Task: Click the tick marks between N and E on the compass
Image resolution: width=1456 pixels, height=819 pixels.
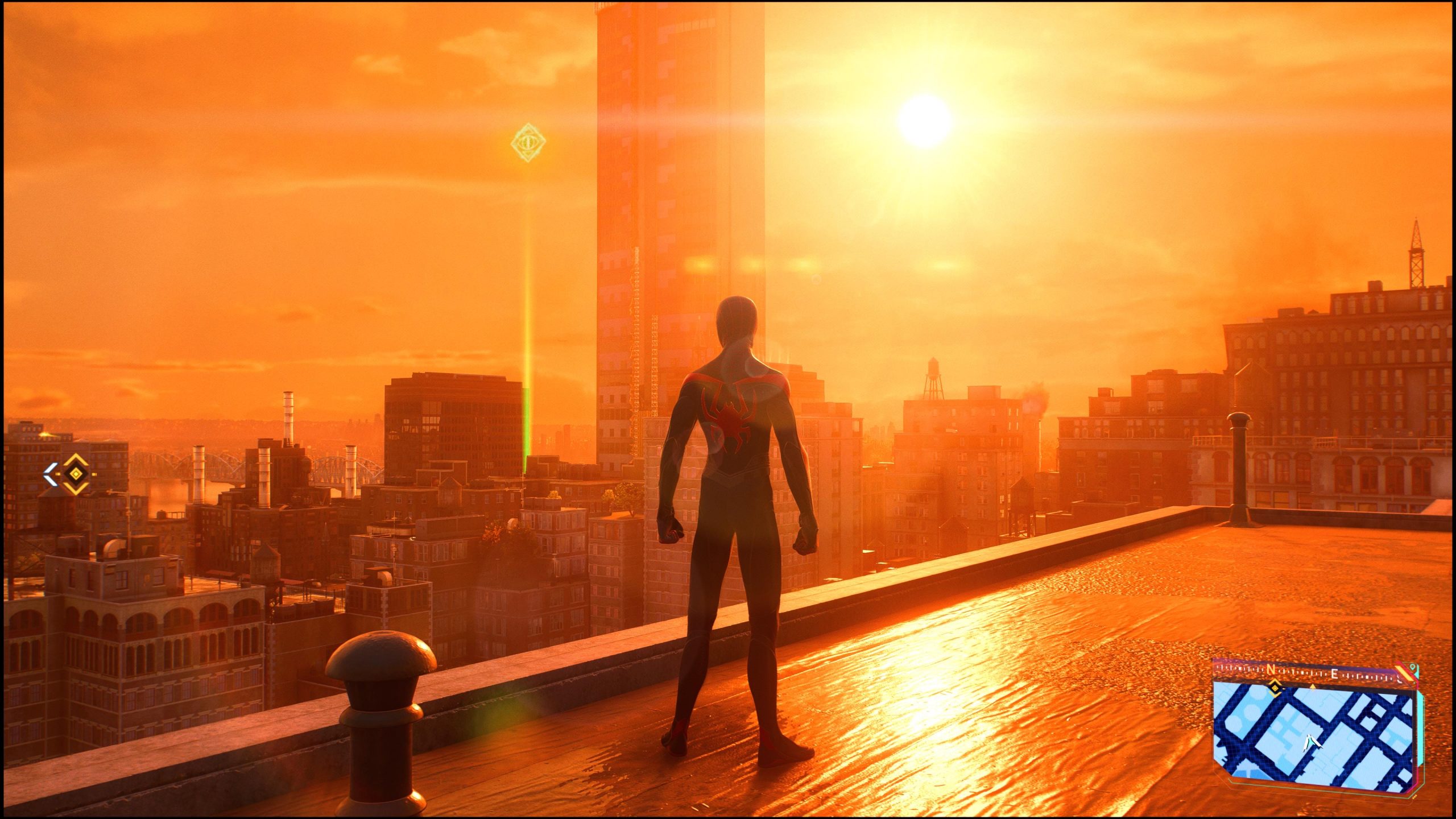Action: (x=1303, y=672)
